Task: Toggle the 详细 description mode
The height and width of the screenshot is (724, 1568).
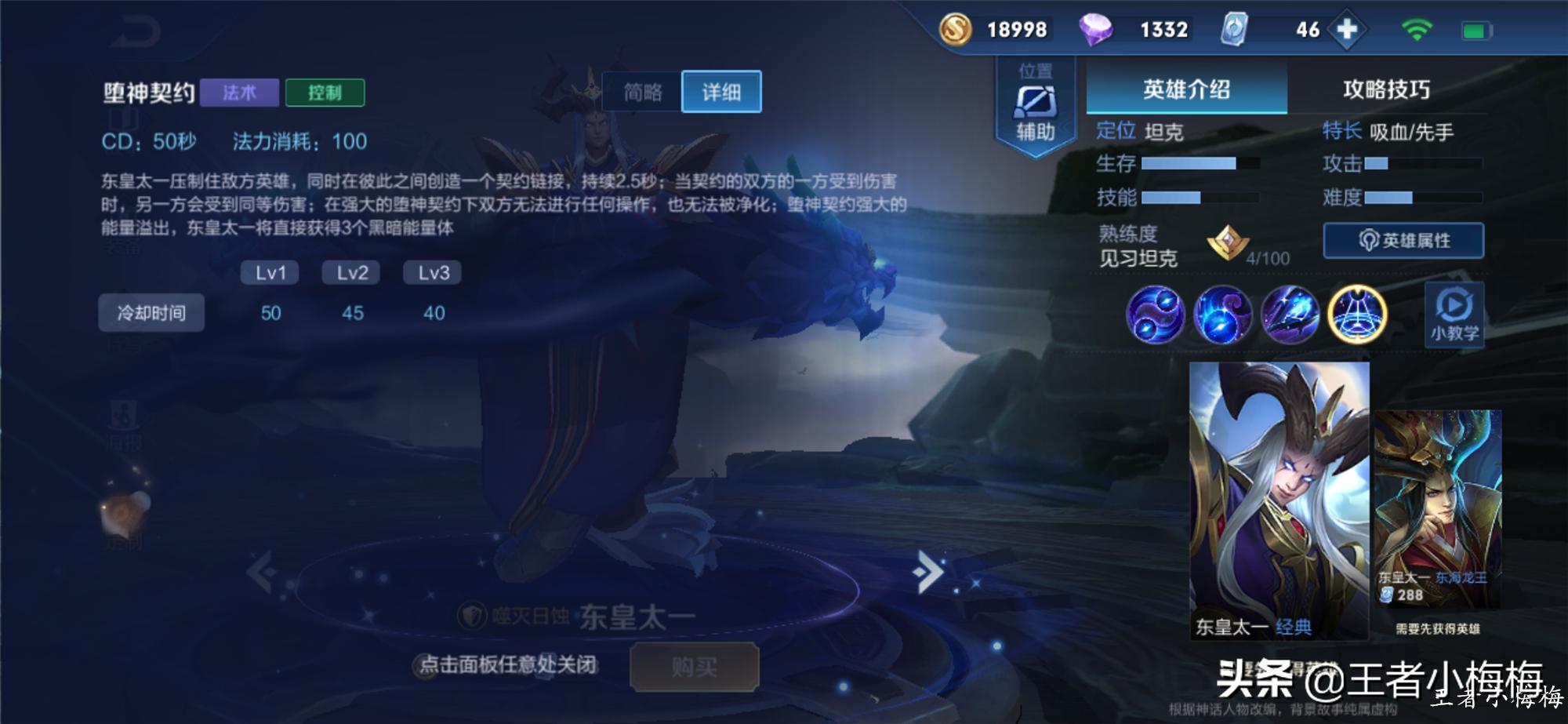Action: [x=721, y=92]
